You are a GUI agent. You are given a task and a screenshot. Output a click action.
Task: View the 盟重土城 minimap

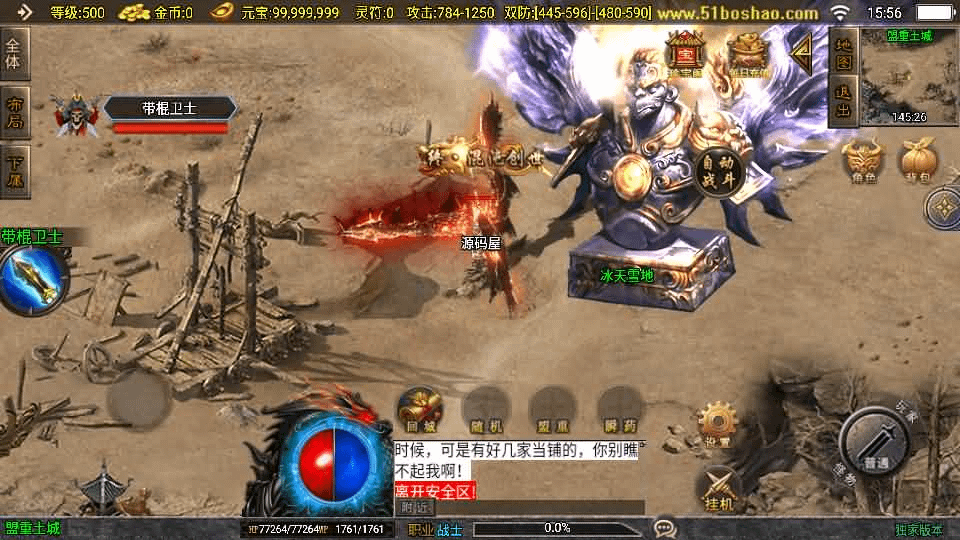[x=909, y=82]
